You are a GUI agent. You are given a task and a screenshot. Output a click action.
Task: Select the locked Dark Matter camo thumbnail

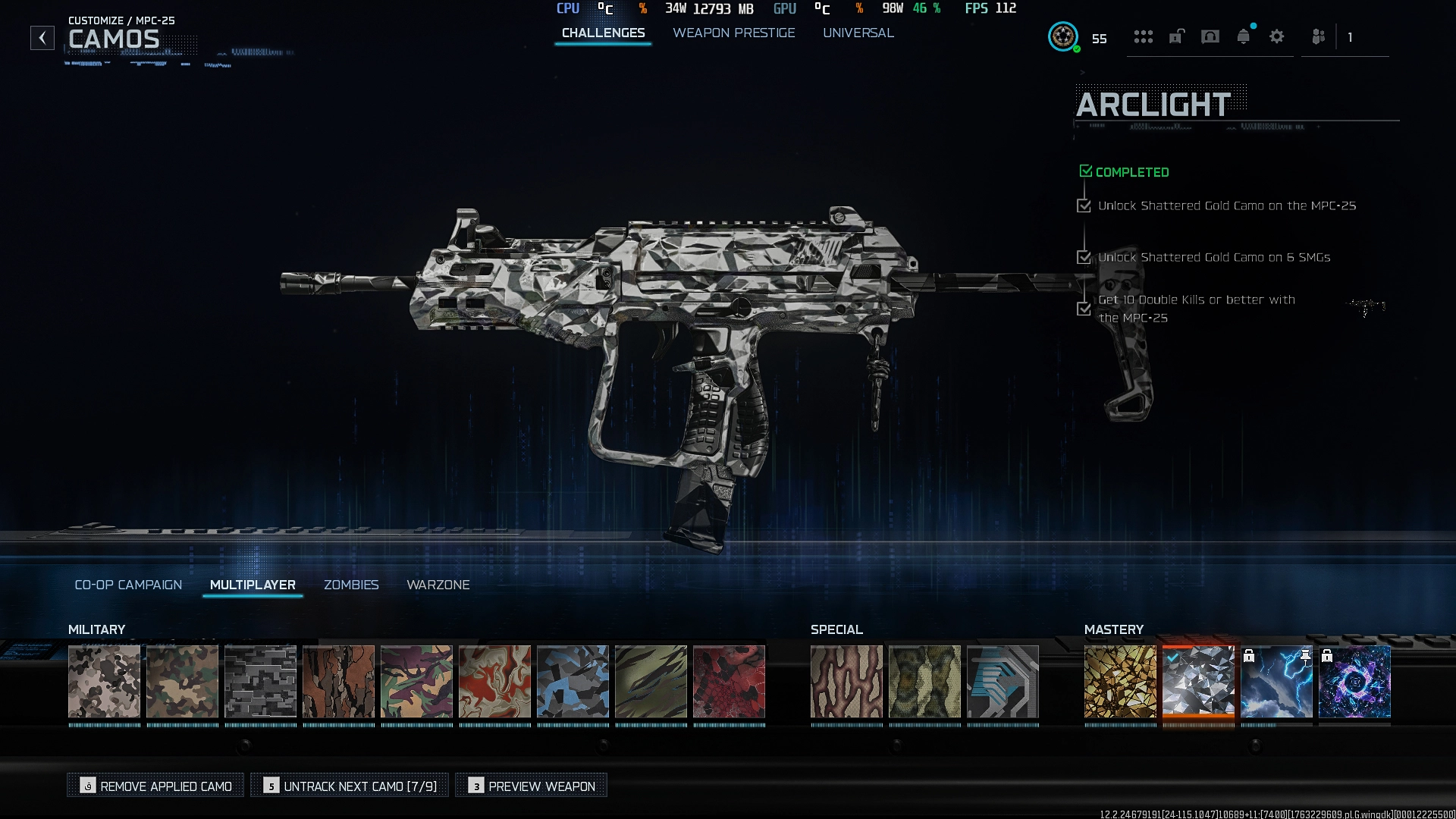pyautogui.click(x=1356, y=681)
